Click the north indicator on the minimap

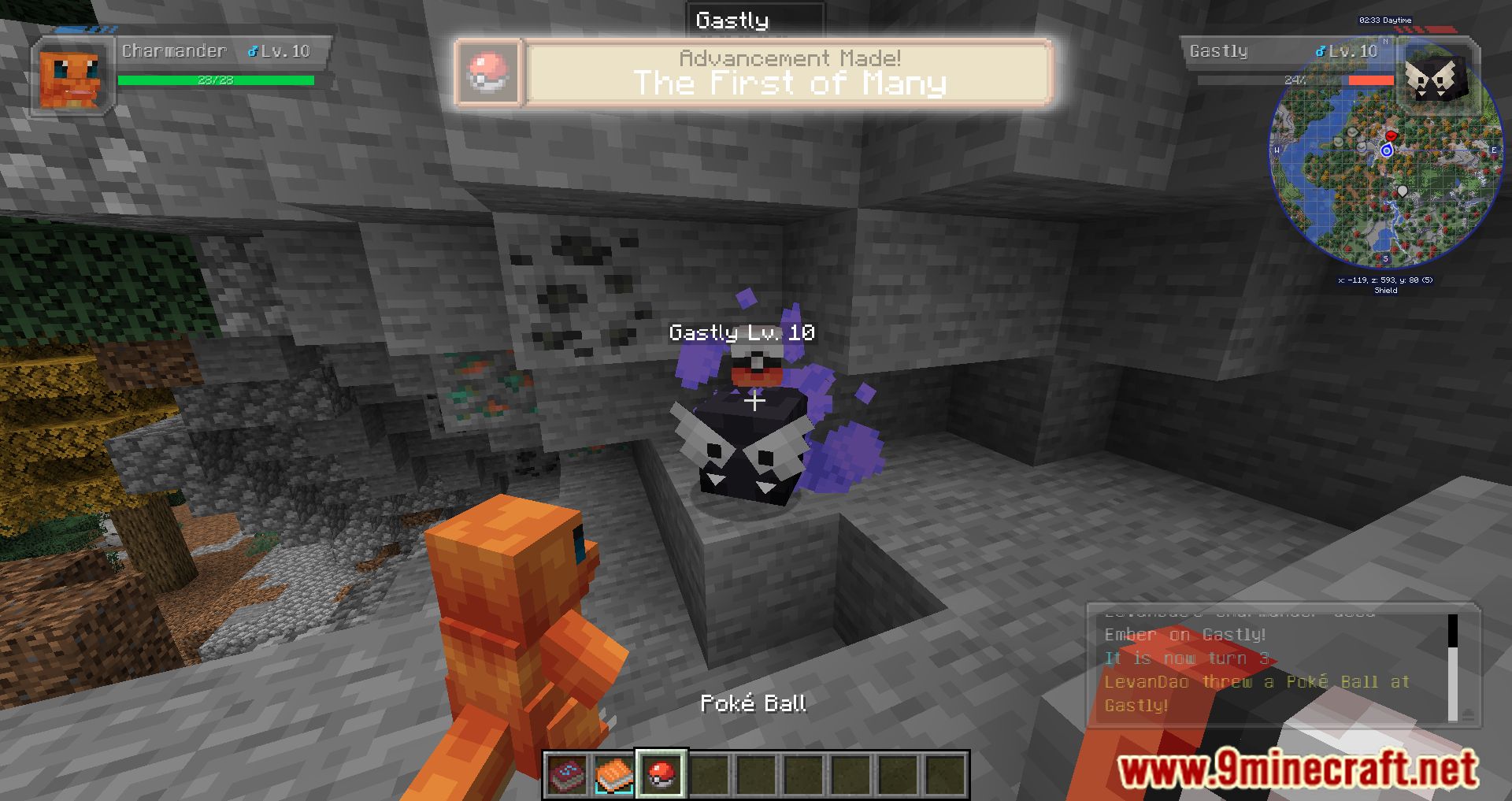coord(1385,41)
